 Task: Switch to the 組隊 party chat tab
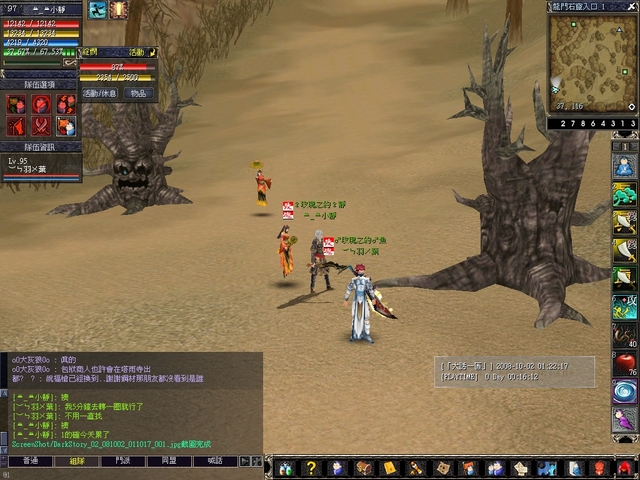coord(77,461)
